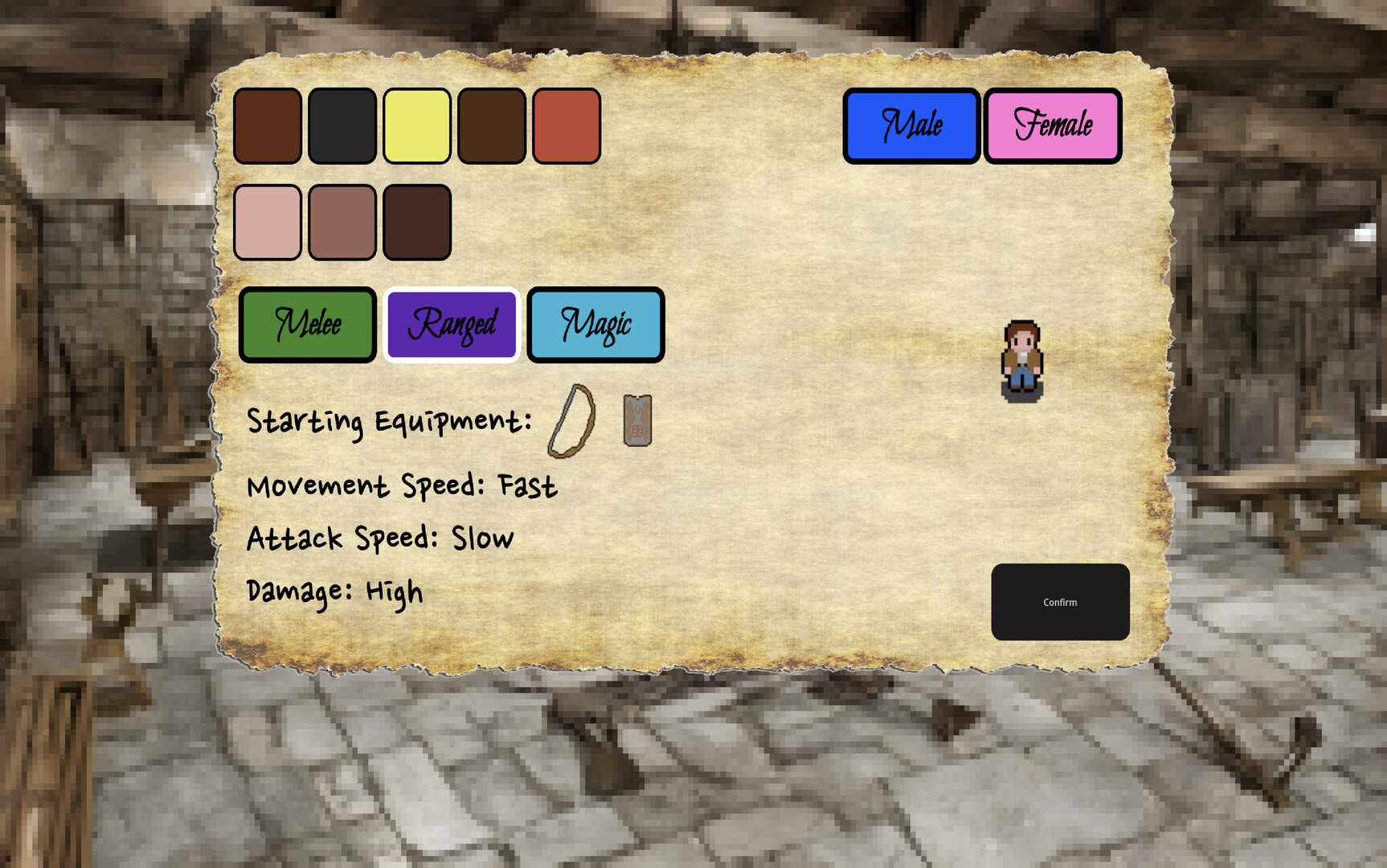Viewport: 1387px width, 868px height.
Task: Select the blonde hair color swatch
Action: tap(417, 126)
